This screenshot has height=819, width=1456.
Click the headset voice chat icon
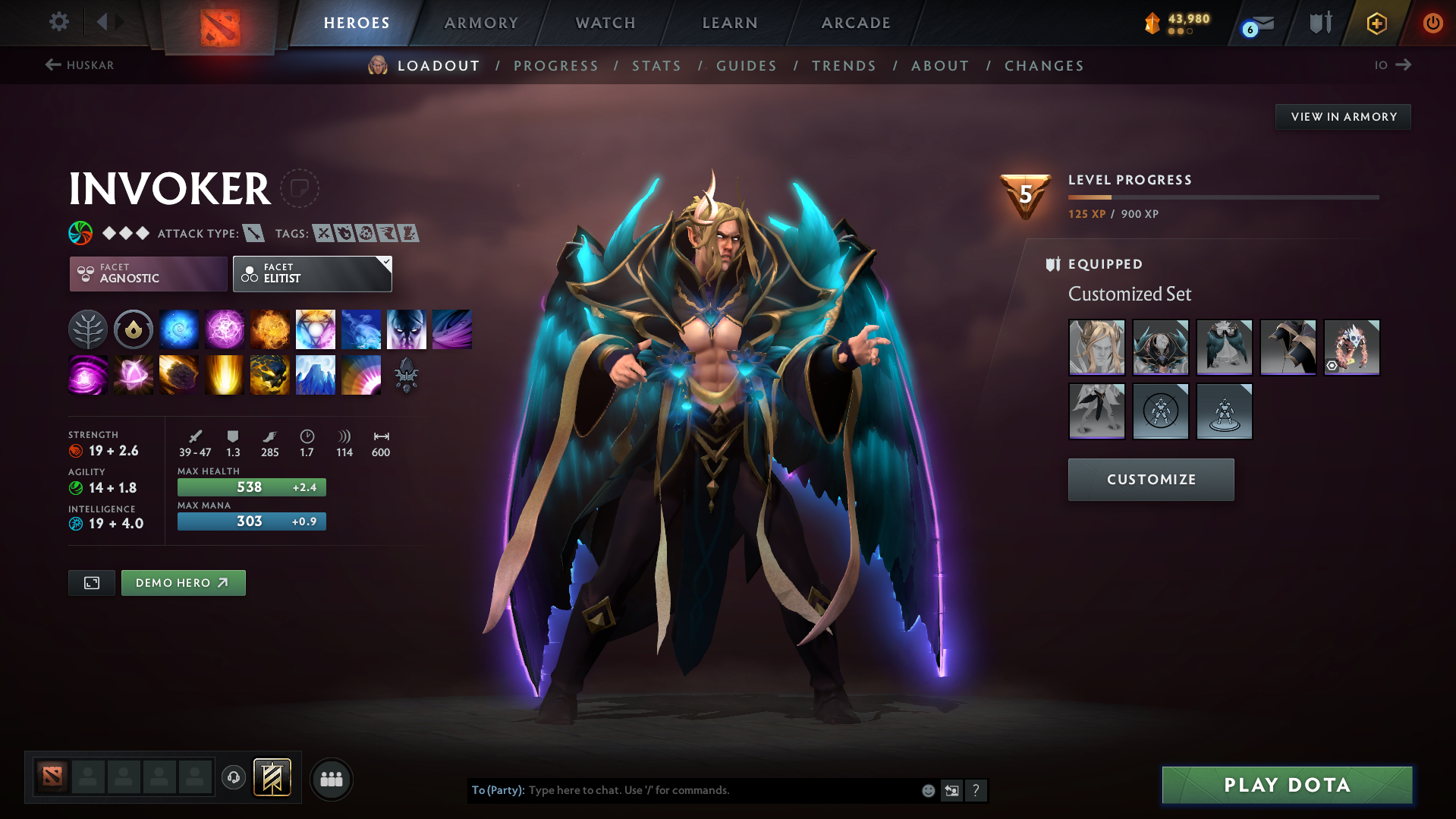tap(233, 778)
